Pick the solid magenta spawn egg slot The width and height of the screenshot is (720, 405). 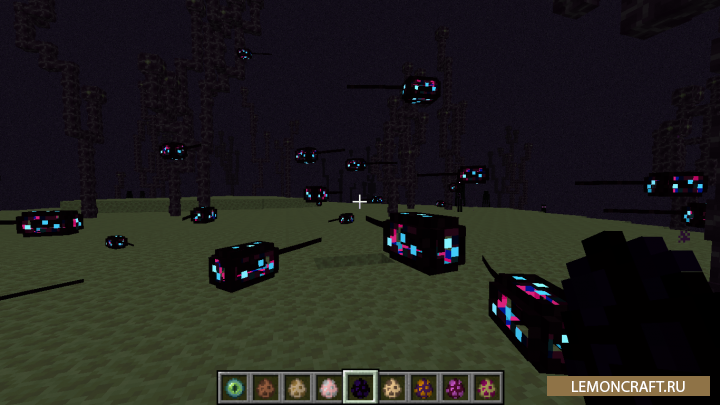pyautogui.click(x=454, y=387)
